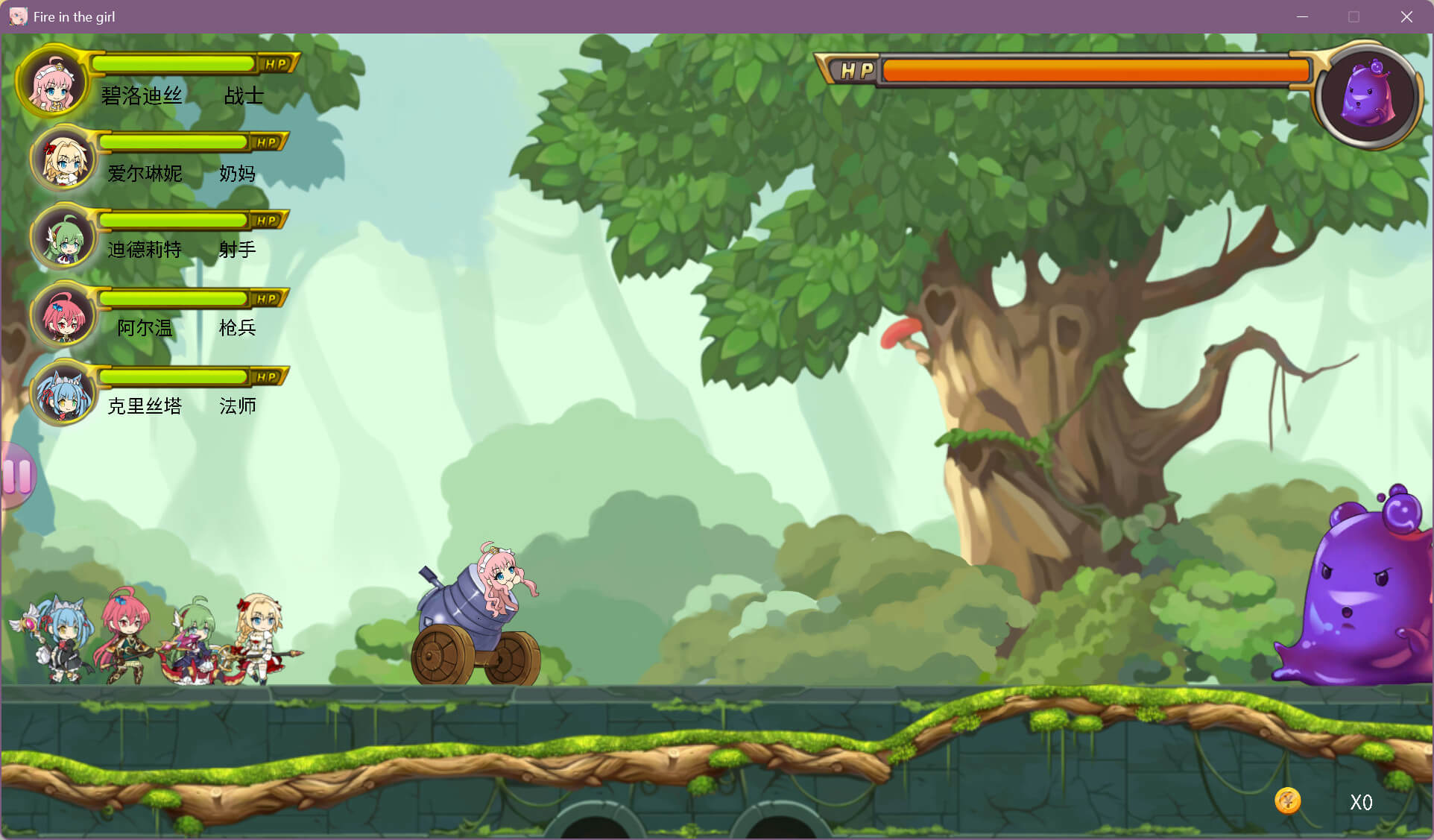Viewport: 1434px width, 840px height.
Task: Click the purple slime boss portrait
Action: point(1367,95)
